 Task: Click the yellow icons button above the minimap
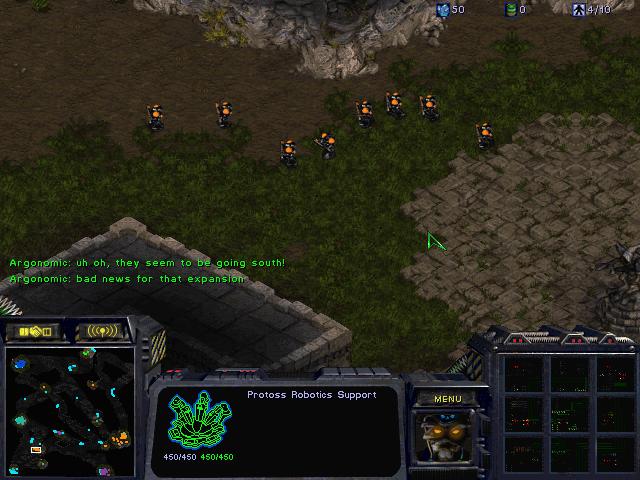(x=33, y=331)
